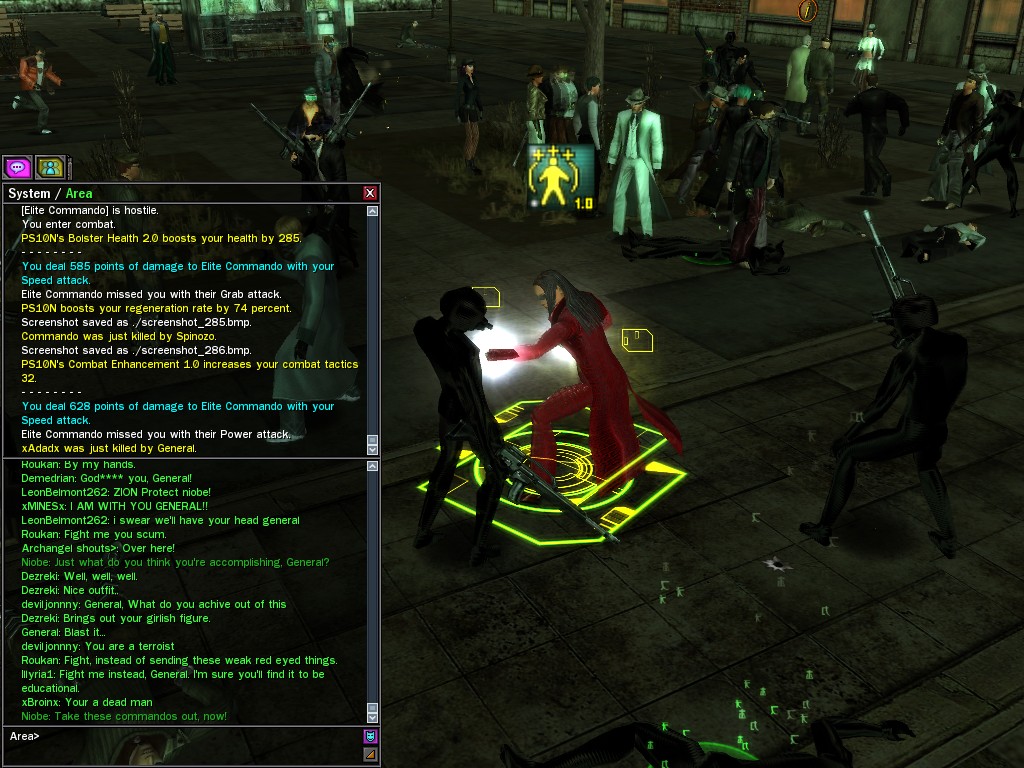
Task: Open the pink chat bubble panel
Action: (17, 167)
